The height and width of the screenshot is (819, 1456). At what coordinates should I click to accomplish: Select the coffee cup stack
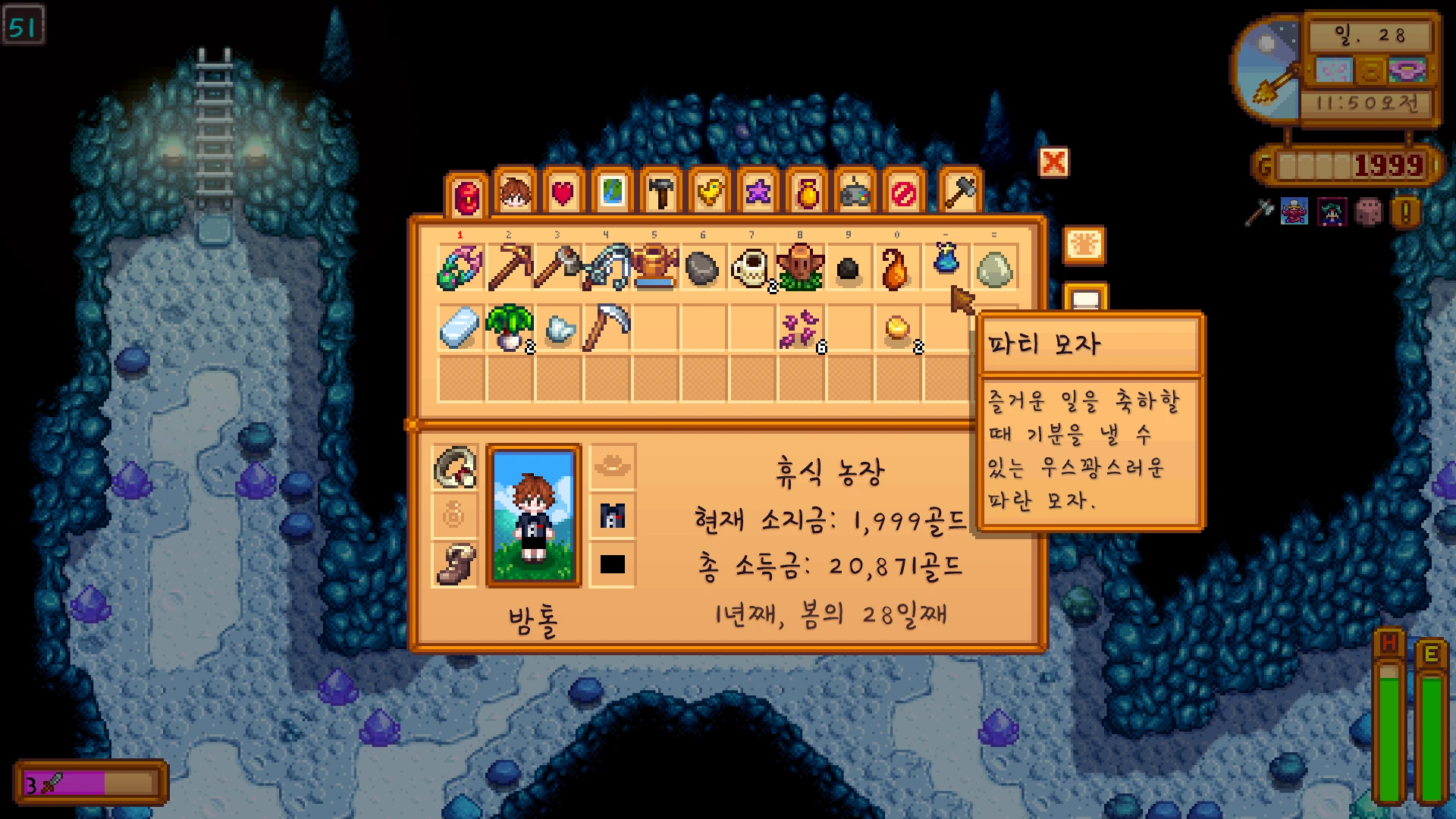click(752, 268)
